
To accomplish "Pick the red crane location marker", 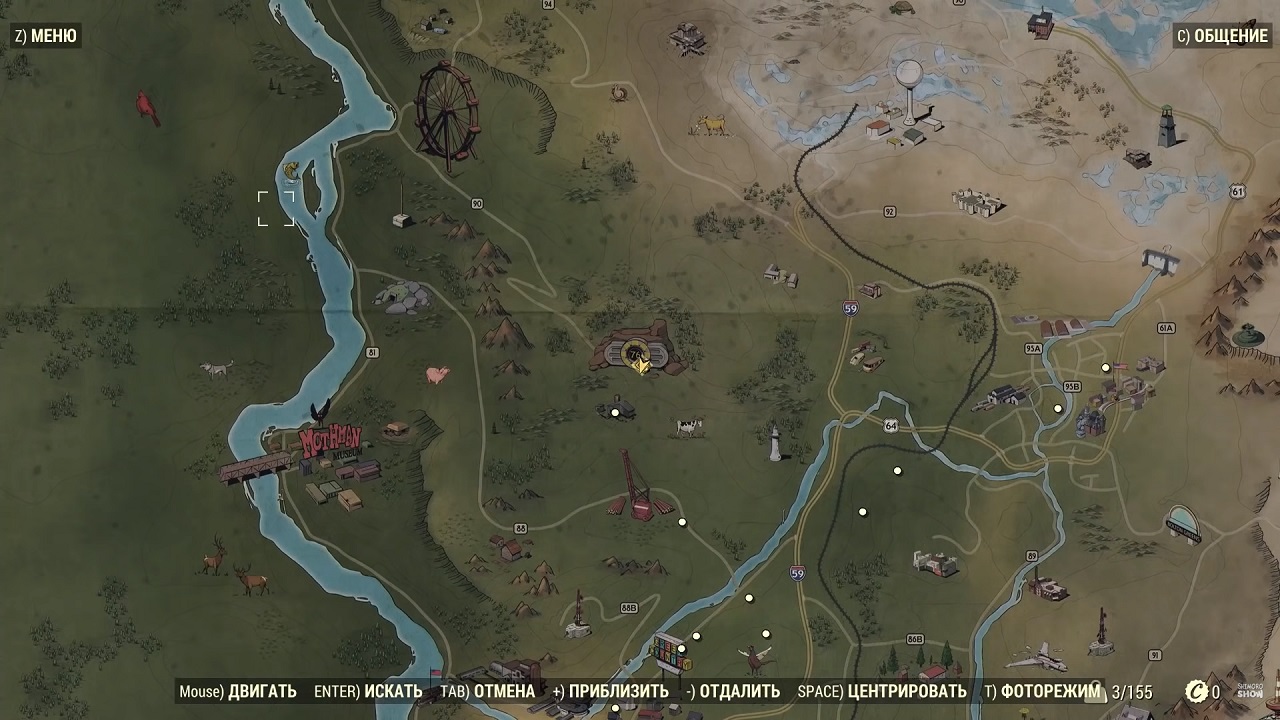I will tap(634, 487).
